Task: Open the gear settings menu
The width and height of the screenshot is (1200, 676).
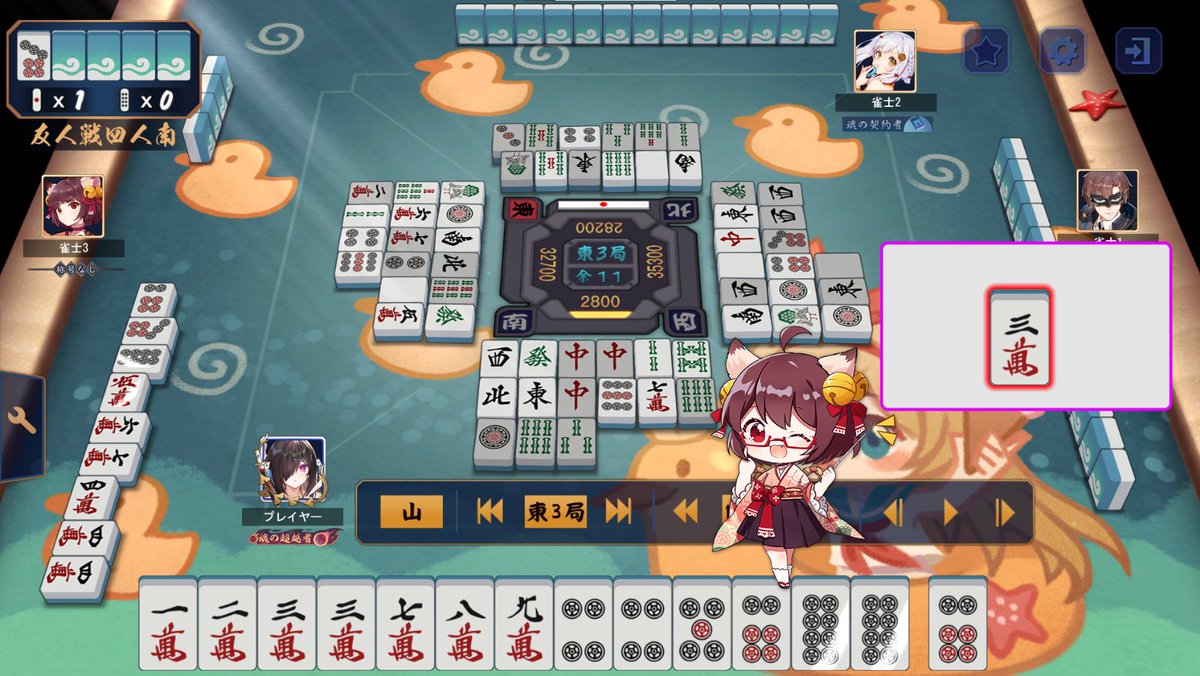Action: pos(1062,51)
